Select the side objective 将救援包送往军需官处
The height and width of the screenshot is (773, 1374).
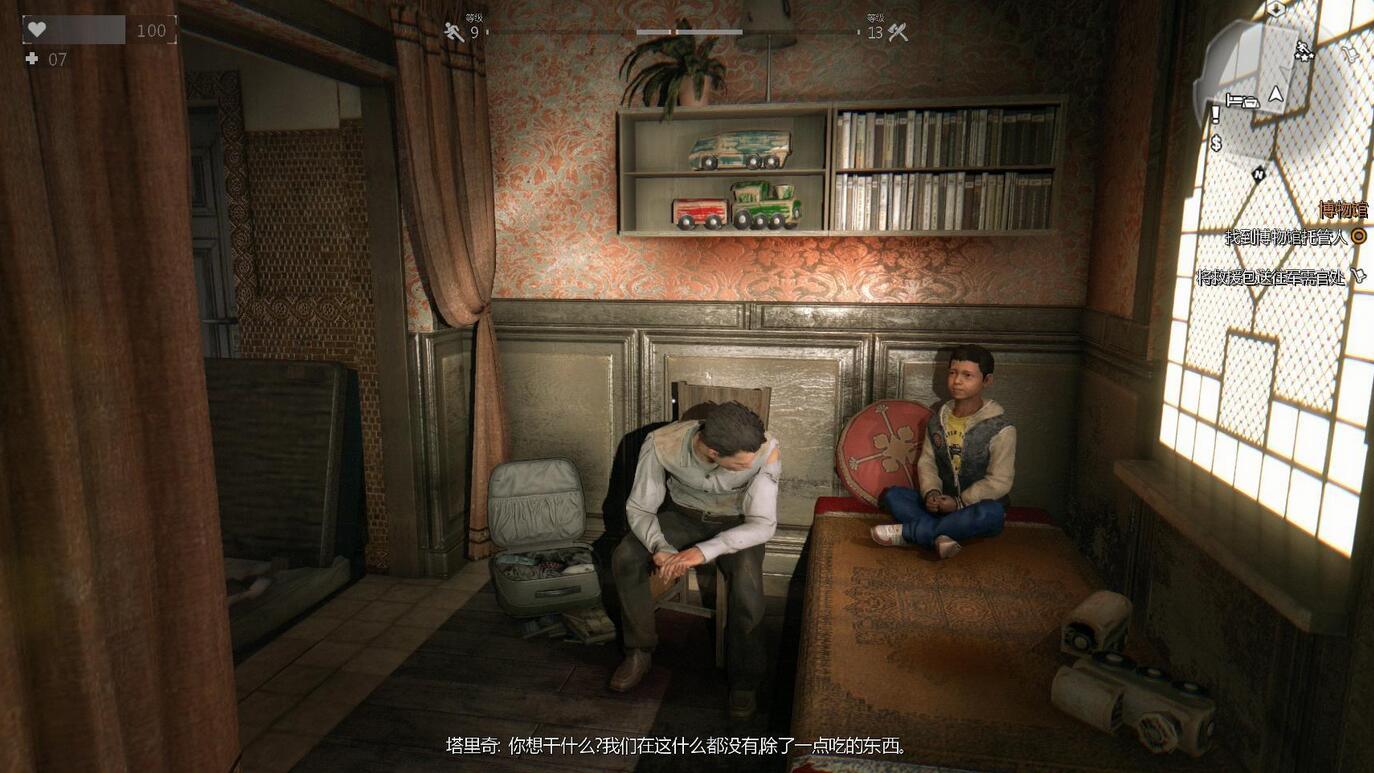pyautogui.click(x=1271, y=276)
